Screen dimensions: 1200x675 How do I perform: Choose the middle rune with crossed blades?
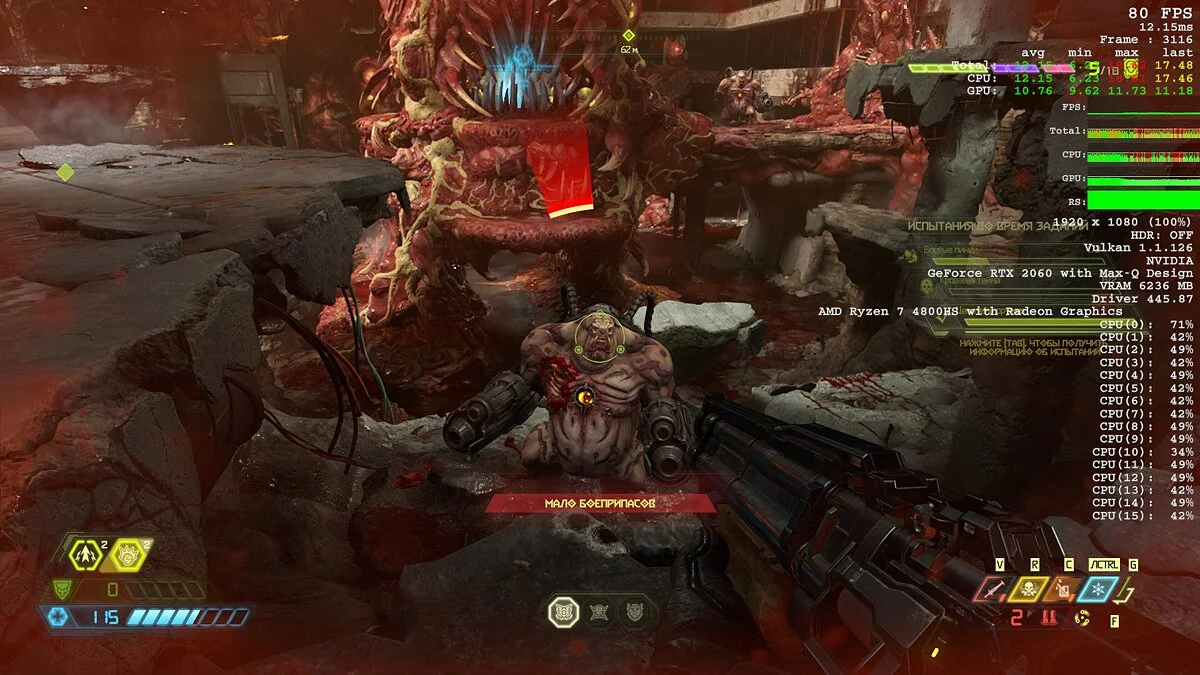click(600, 612)
